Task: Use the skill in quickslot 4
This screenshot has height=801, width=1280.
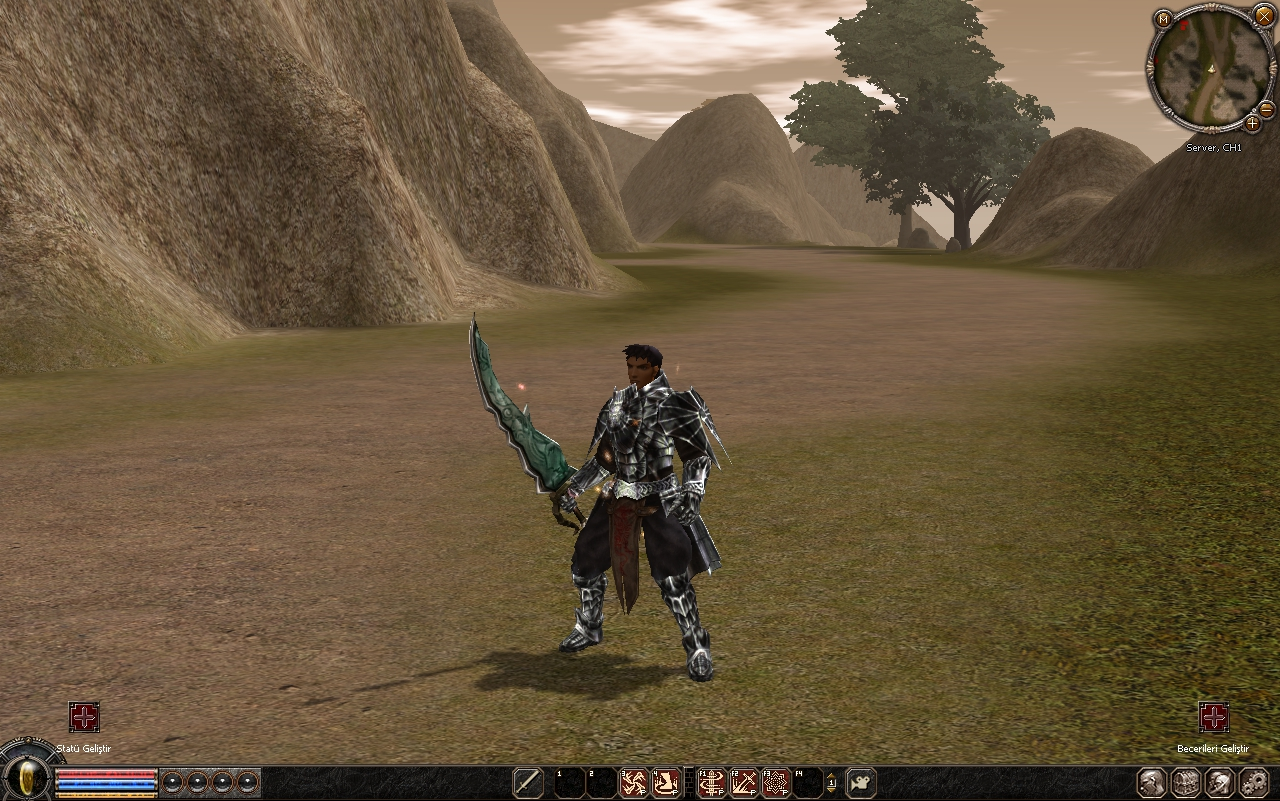Action: coord(666,782)
